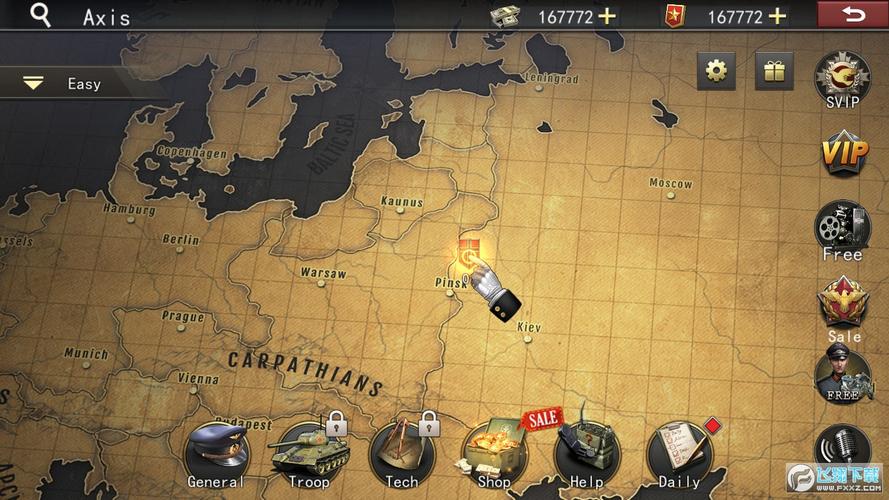Open the VIP badge menu
This screenshot has height=500, width=889.
click(843, 154)
